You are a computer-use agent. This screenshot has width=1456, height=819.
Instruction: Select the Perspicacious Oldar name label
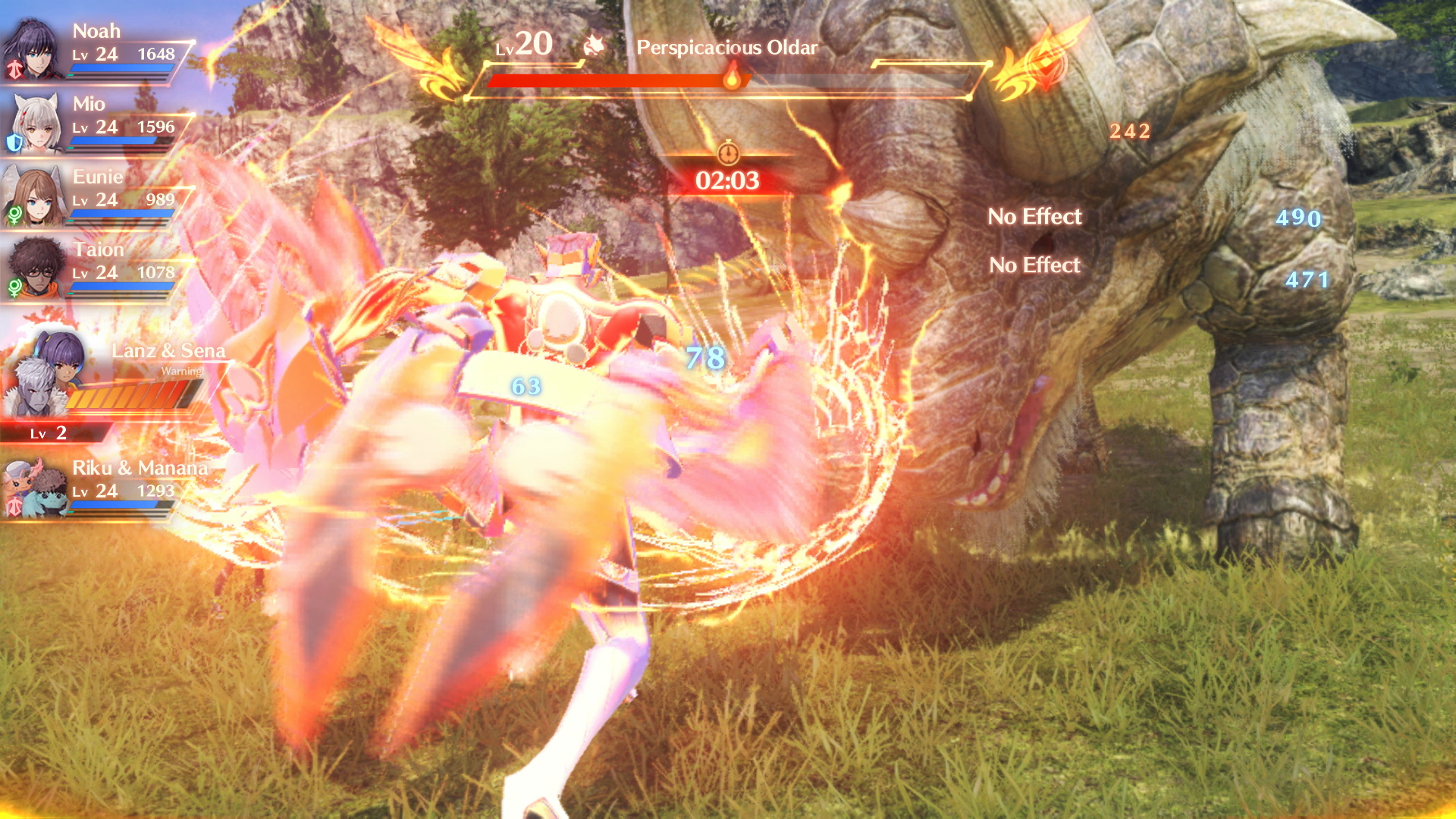726,49
